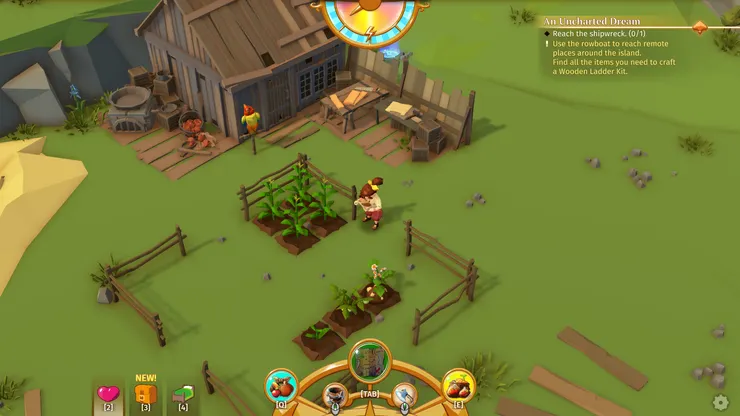Image resolution: width=740 pixels, height=416 pixels.
Task: Select the fruit sack icon on the wheel
Action: coord(281,386)
